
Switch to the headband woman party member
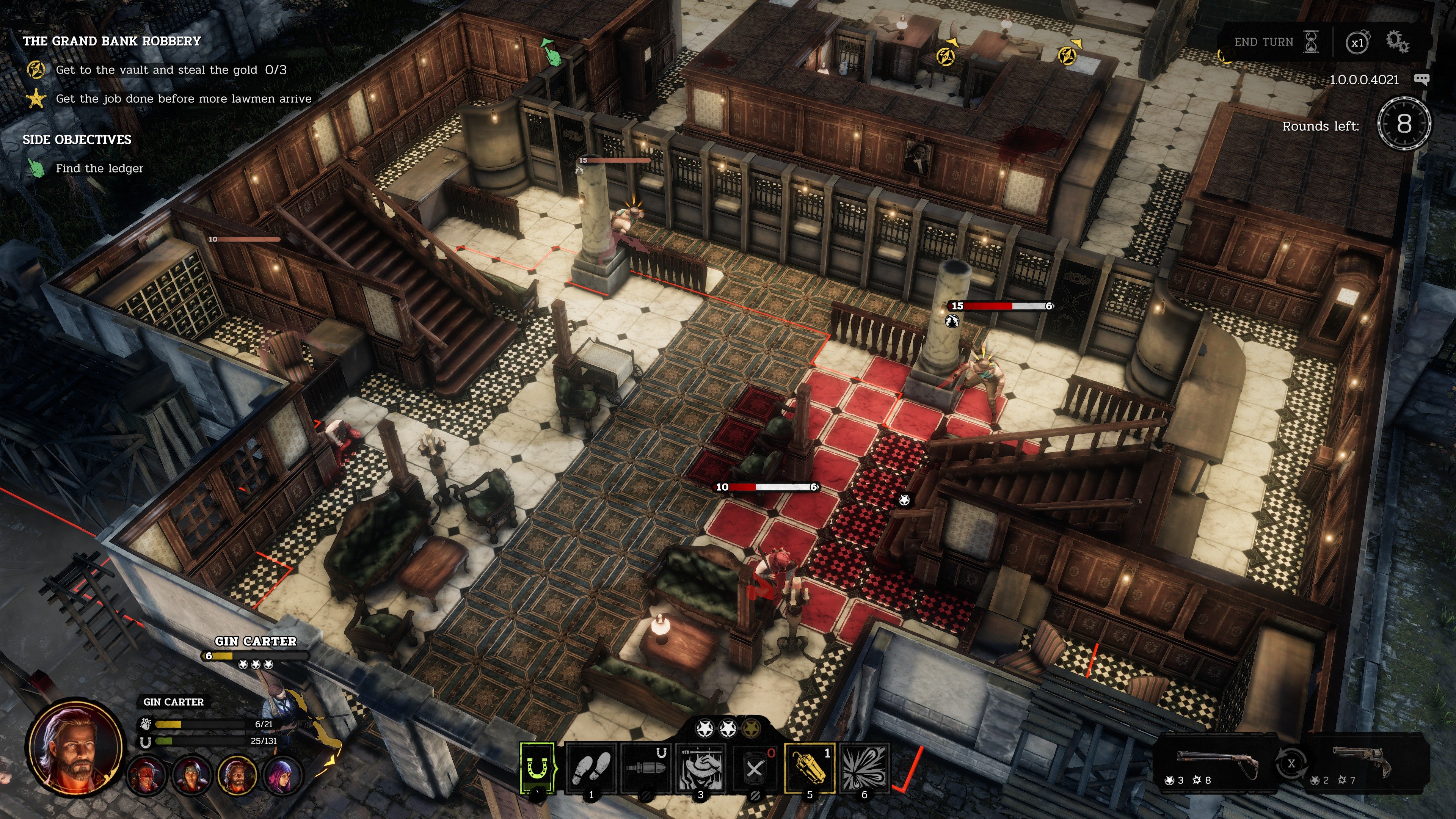[192, 774]
